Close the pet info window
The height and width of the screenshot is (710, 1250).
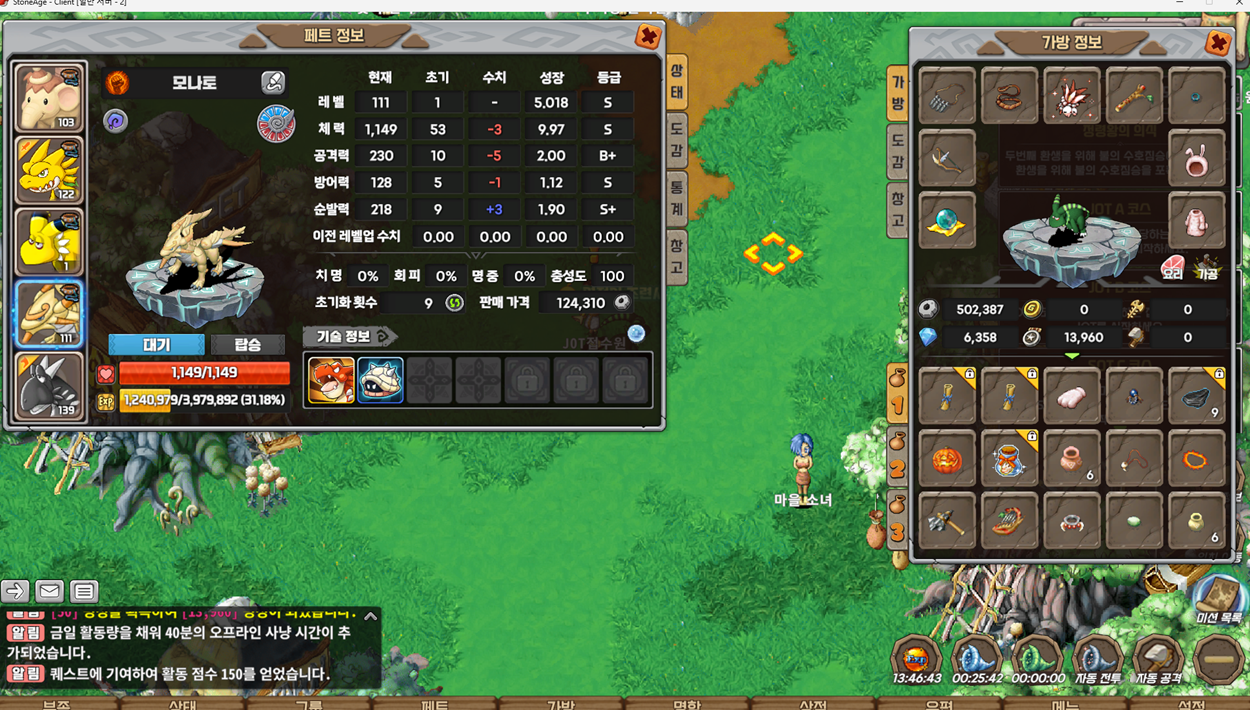[648, 37]
